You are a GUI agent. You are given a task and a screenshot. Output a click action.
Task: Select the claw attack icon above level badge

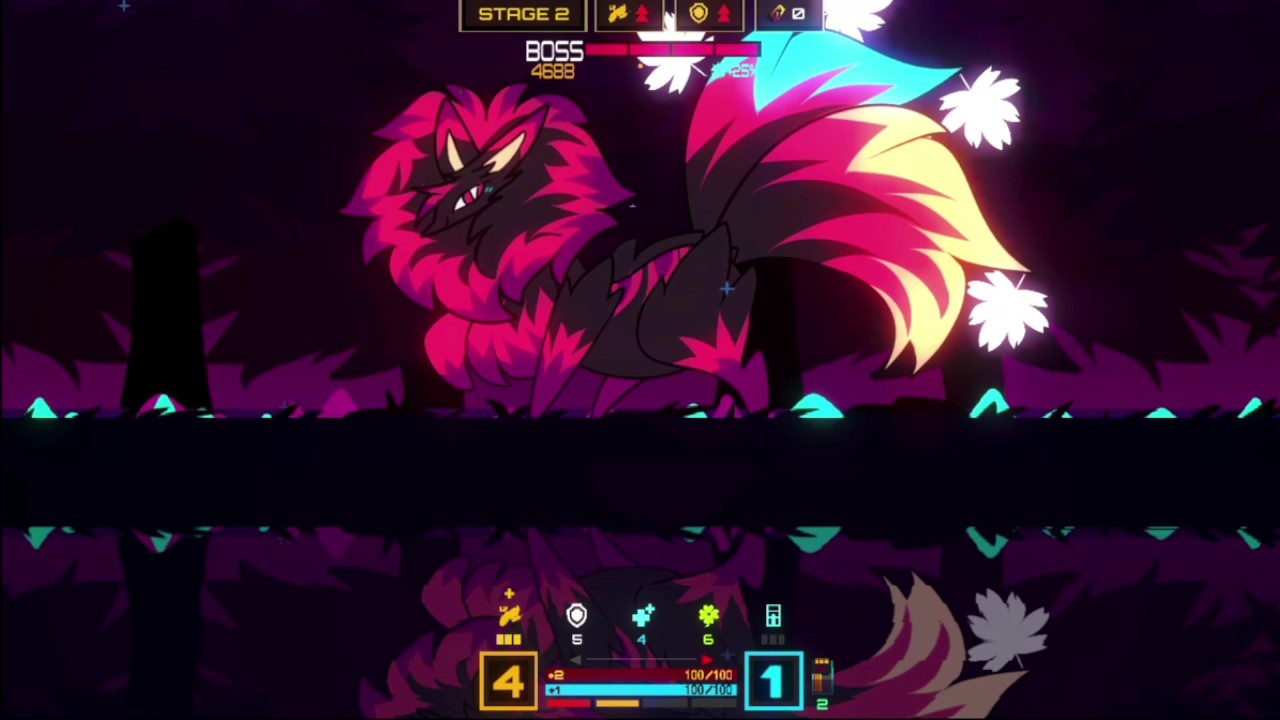511,617
